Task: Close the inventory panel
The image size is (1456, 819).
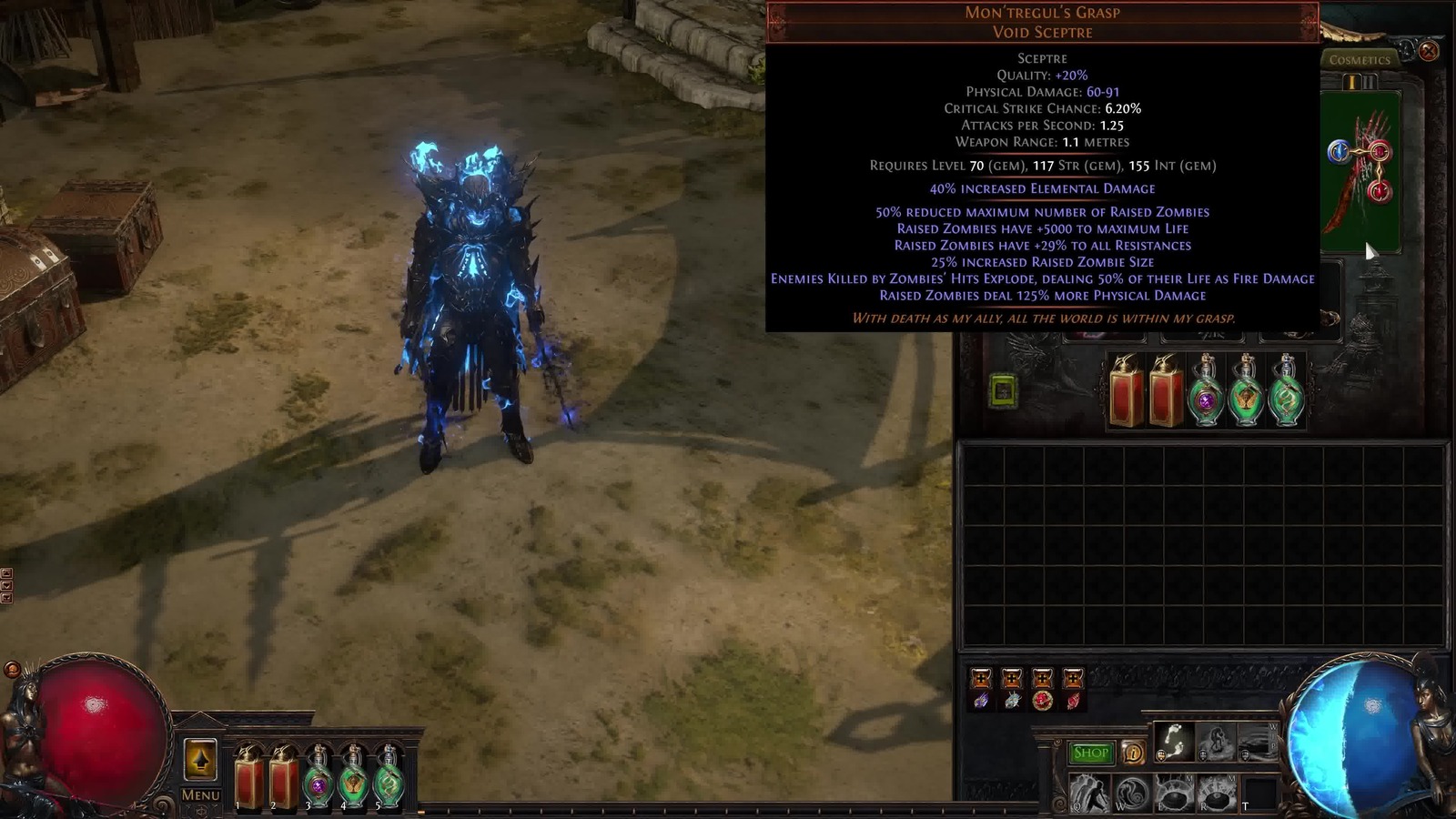Action: pyautogui.click(x=1429, y=51)
